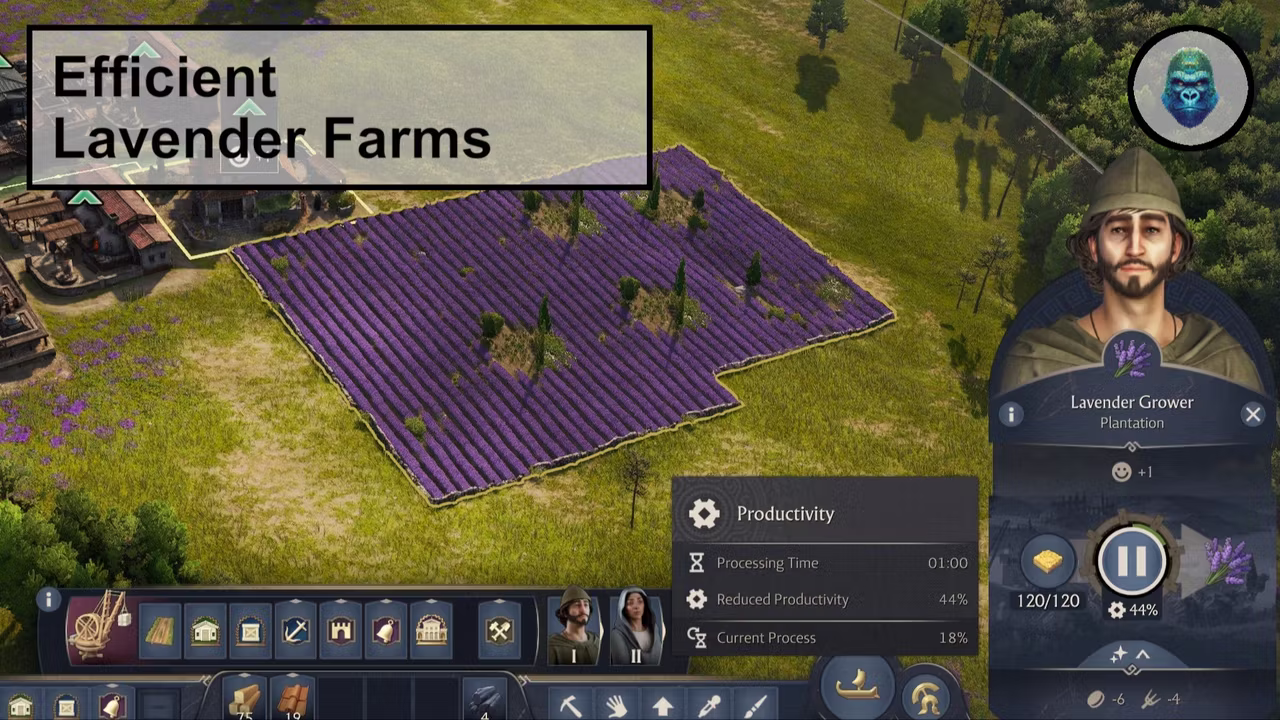Click the gold field tile input icon
Screen dimensions: 1280x720
tap(1047, 561)
